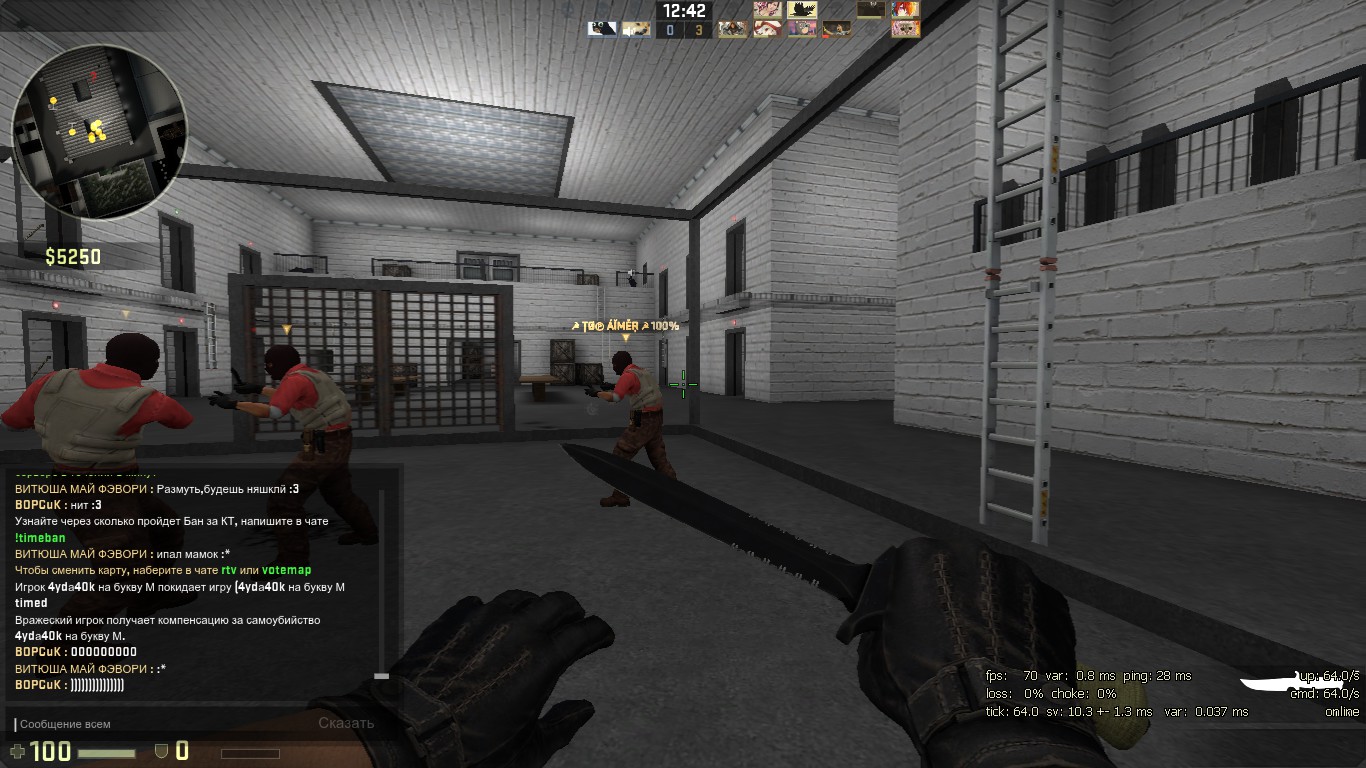Click the doge avatar with speaker icon
Viewport: 1366px width, 768px height.
(636, 29)
